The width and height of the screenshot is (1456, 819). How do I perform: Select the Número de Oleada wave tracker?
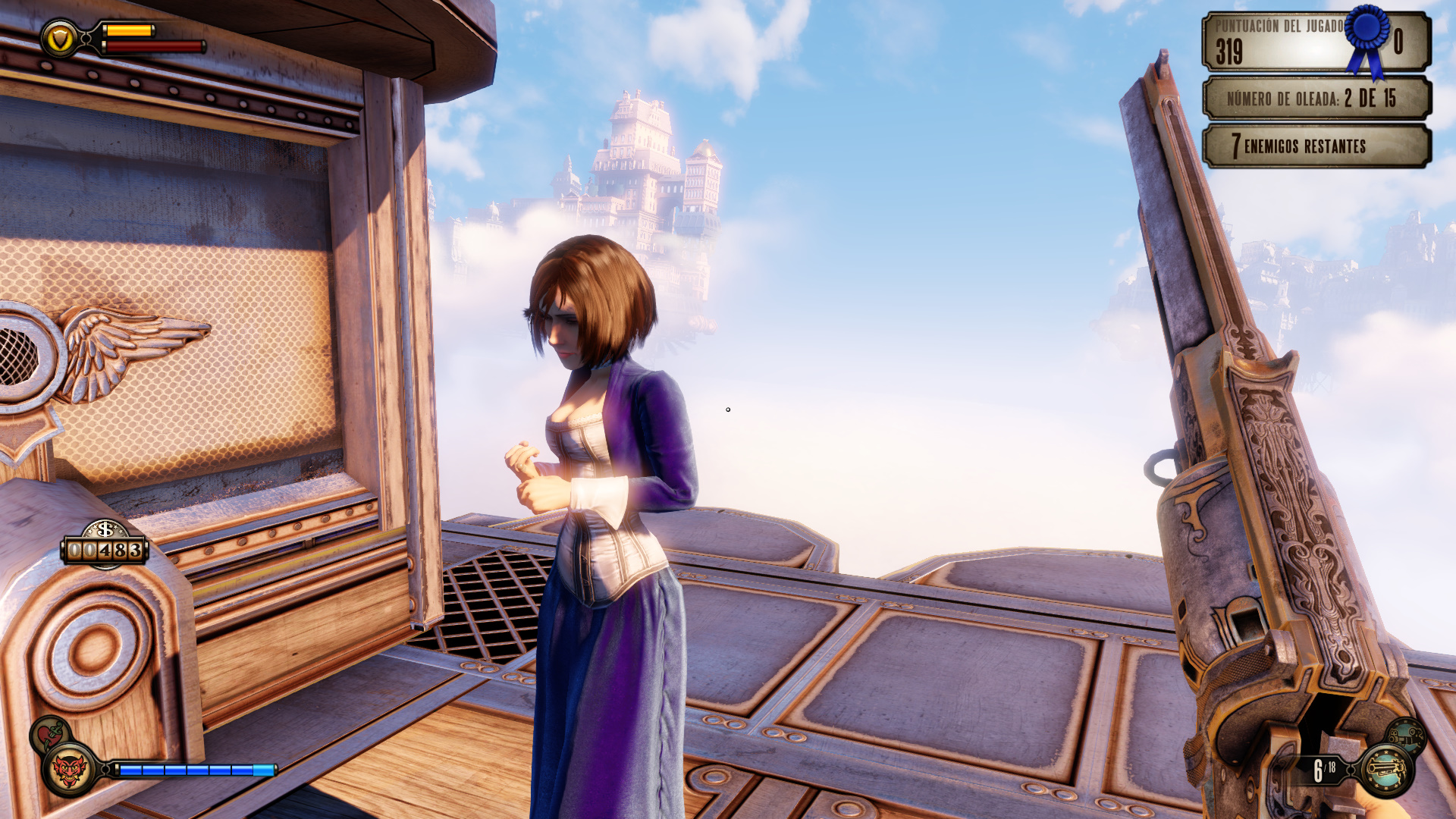point(1316,99)
